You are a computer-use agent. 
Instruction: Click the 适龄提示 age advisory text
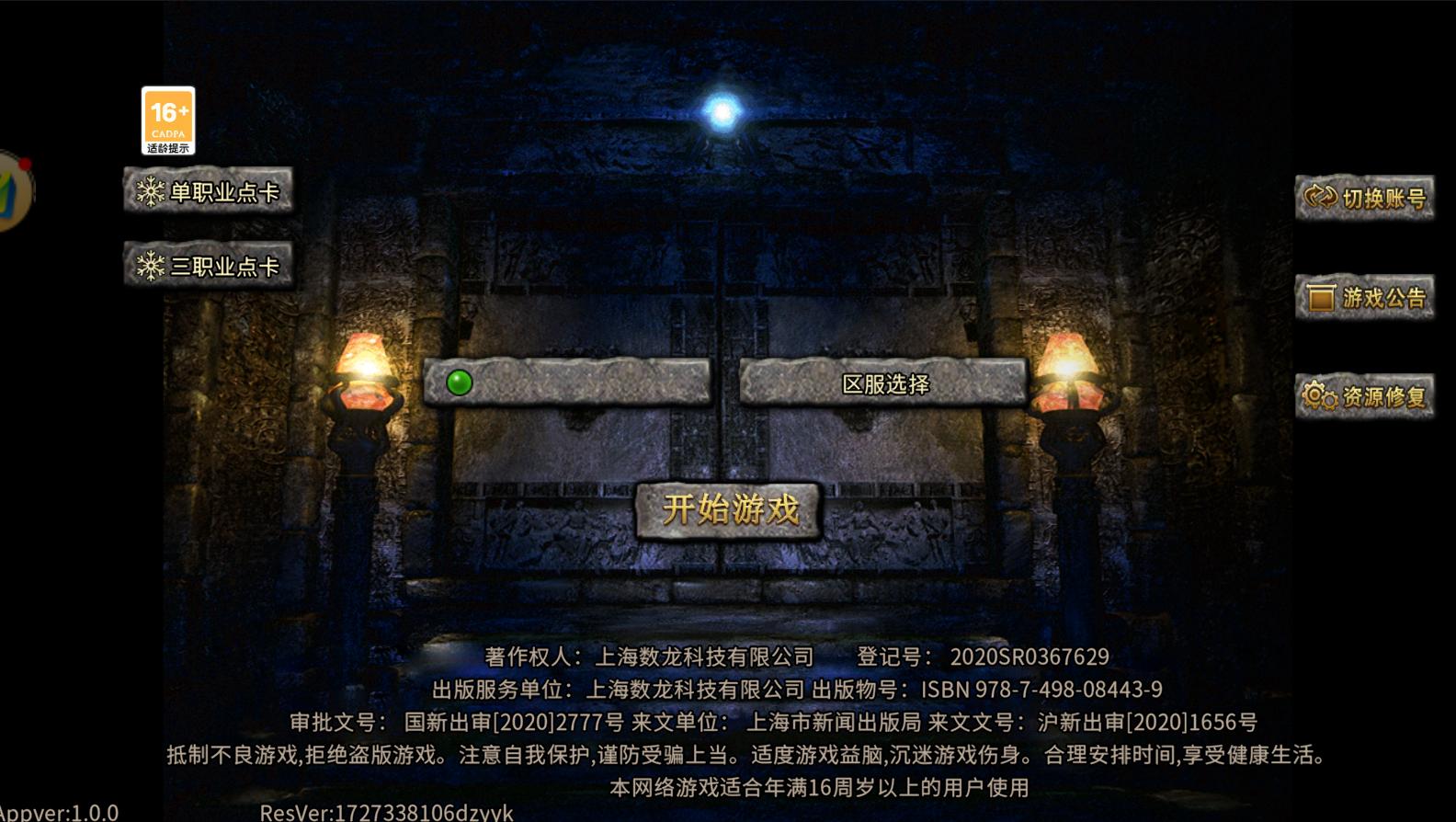[167, 147]
